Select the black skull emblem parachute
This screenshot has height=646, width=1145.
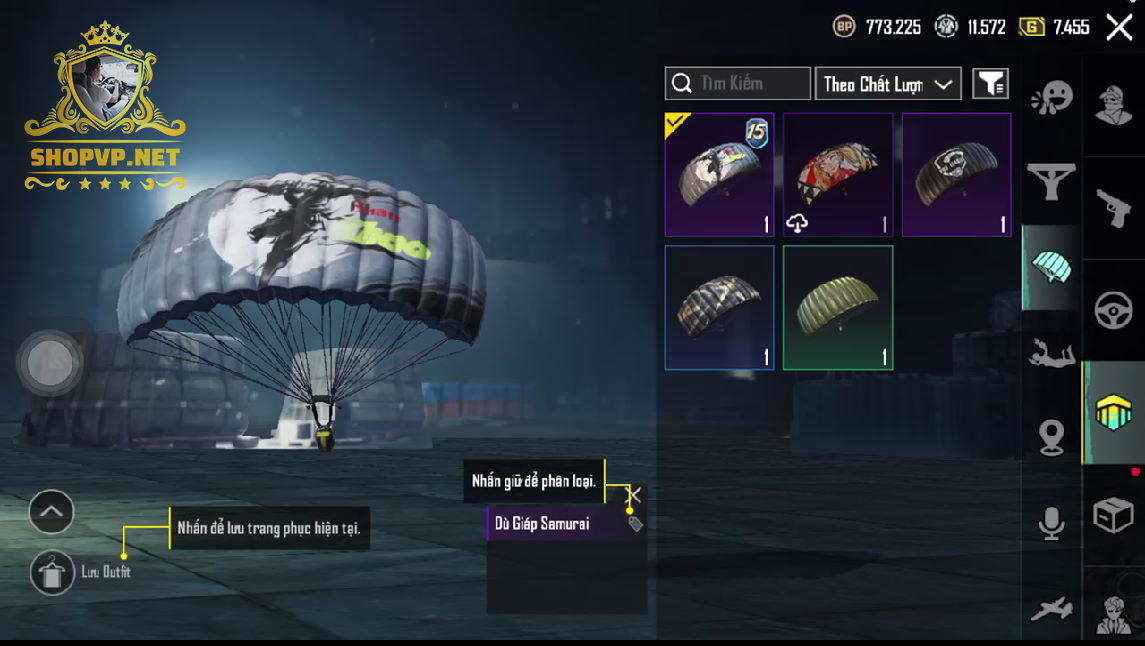pos(956,175)
